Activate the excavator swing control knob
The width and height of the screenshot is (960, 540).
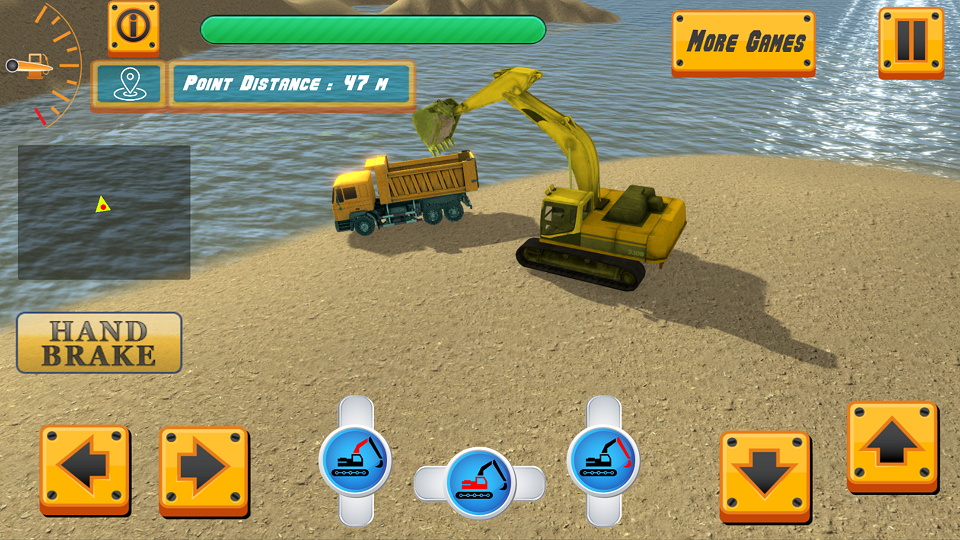pos(479,482)
